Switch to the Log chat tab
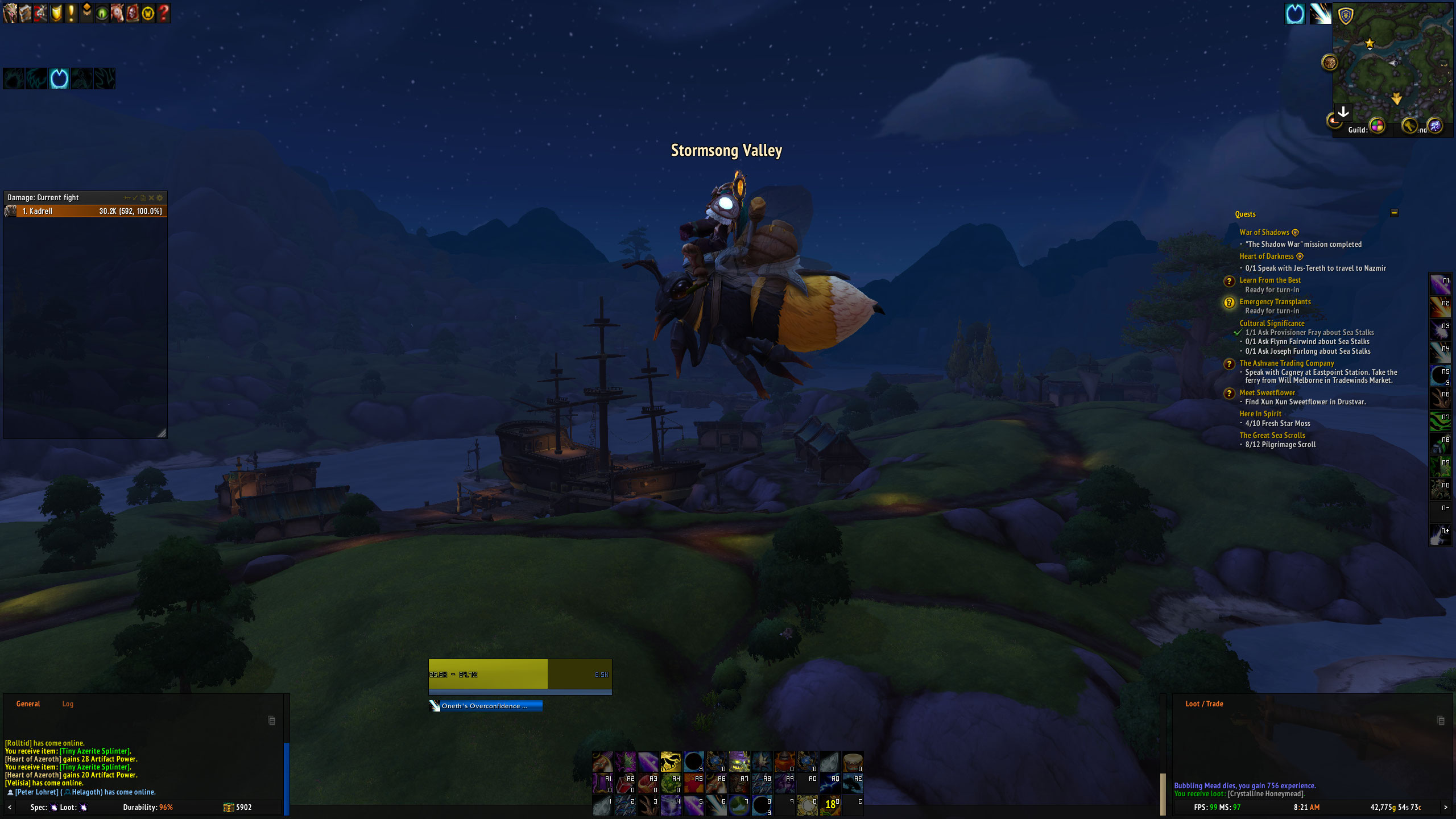The width and height of the screenshot is (1456, 819). 68,704
